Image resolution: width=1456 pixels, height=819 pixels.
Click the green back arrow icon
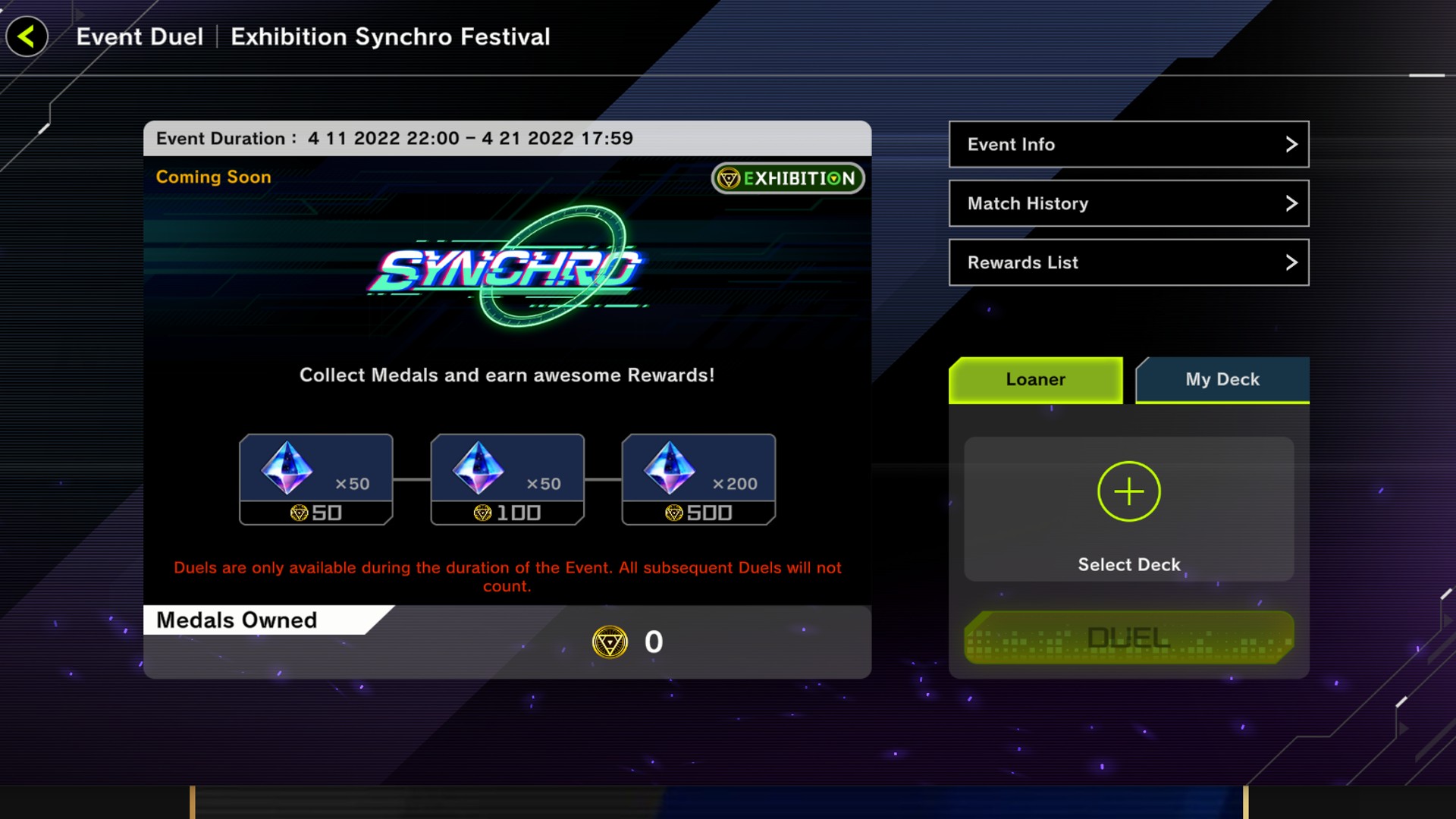click(26, 36)
